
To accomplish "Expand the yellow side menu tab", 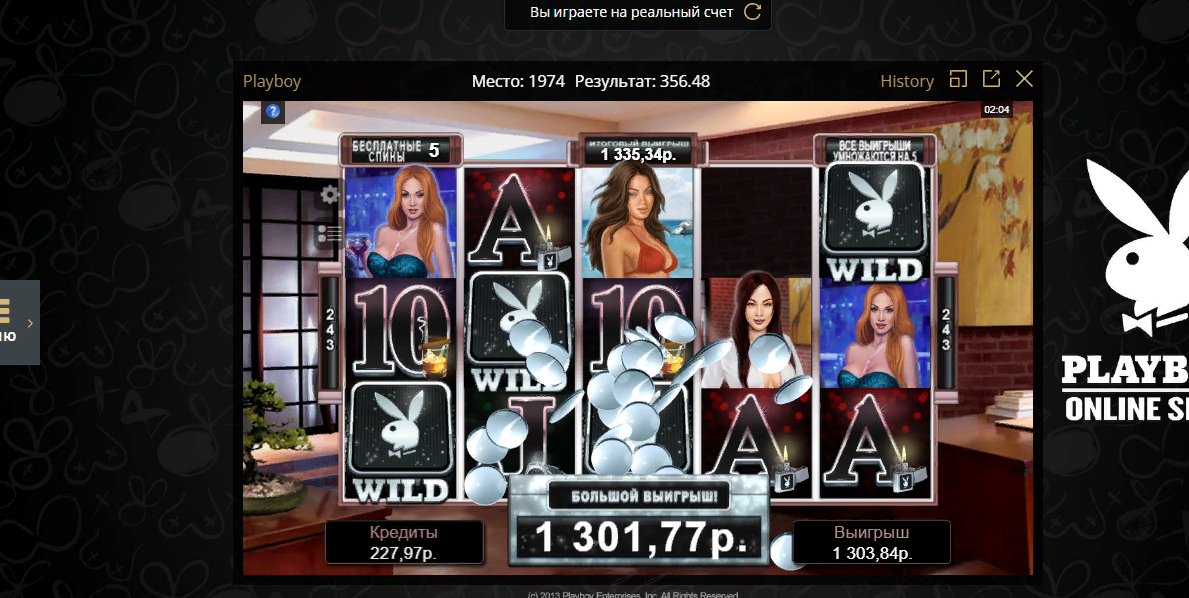I will click(x=19, y=322).
